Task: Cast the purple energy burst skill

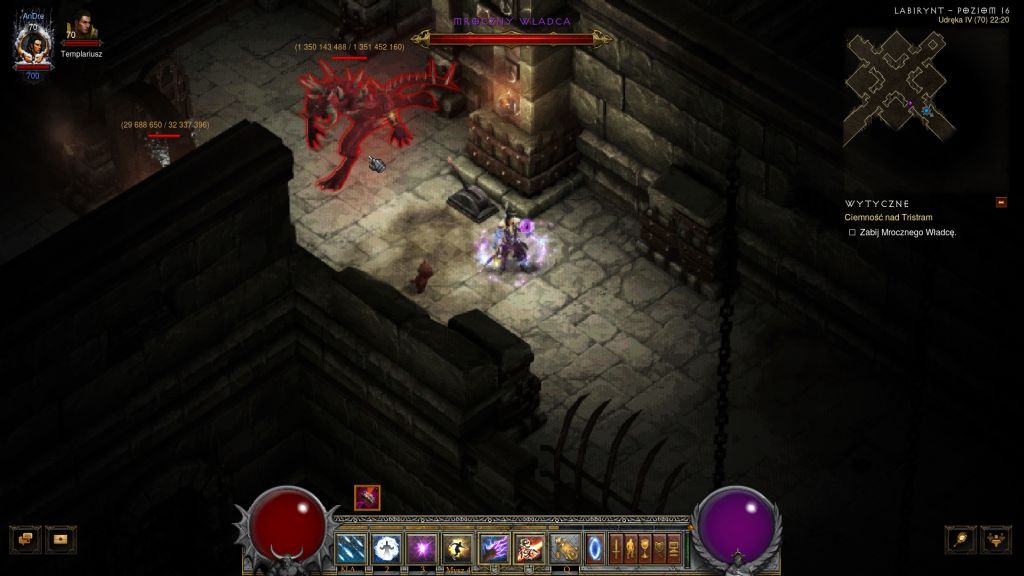Action: 421,547
